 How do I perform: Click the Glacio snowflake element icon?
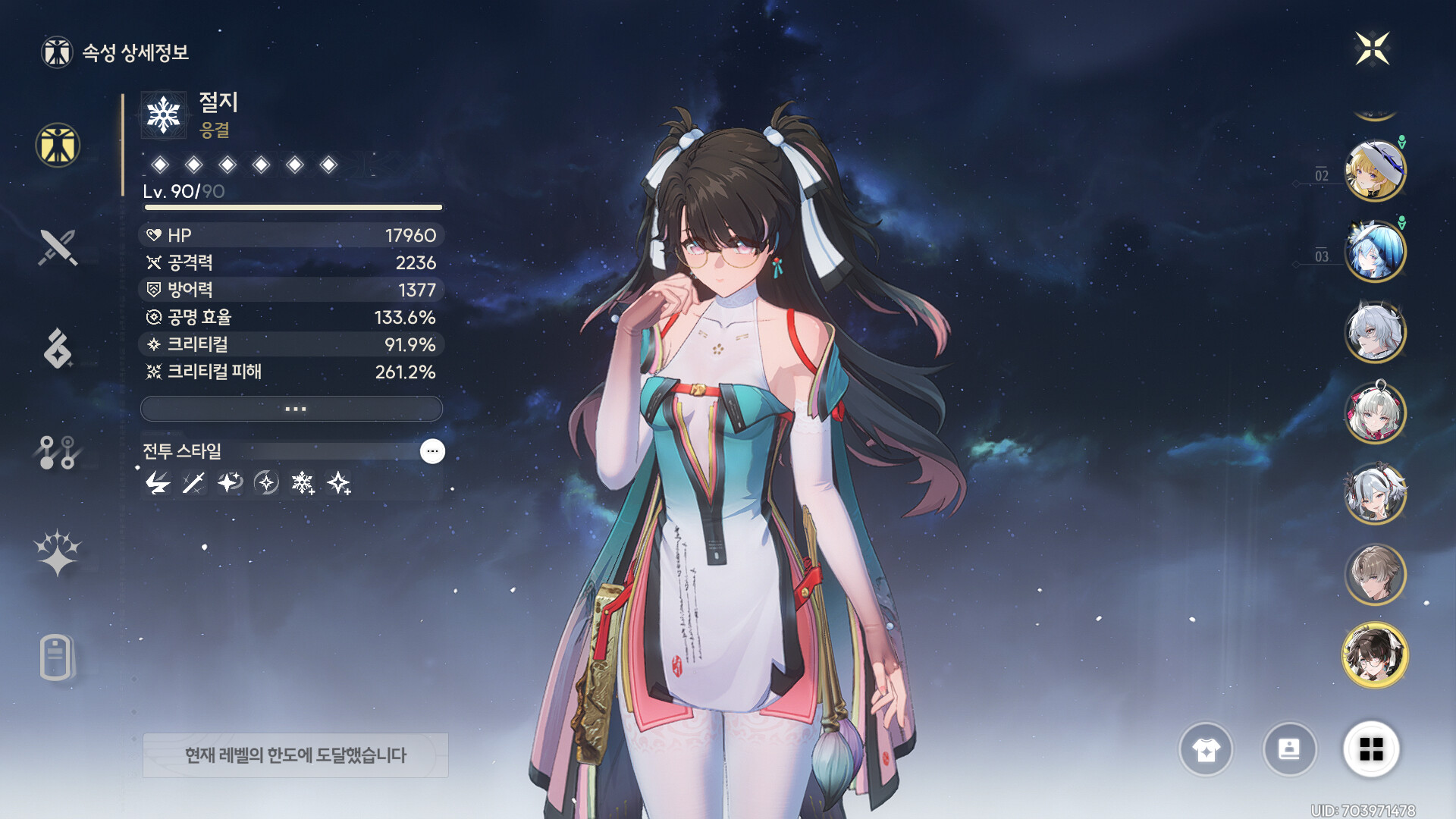point(164,115)
